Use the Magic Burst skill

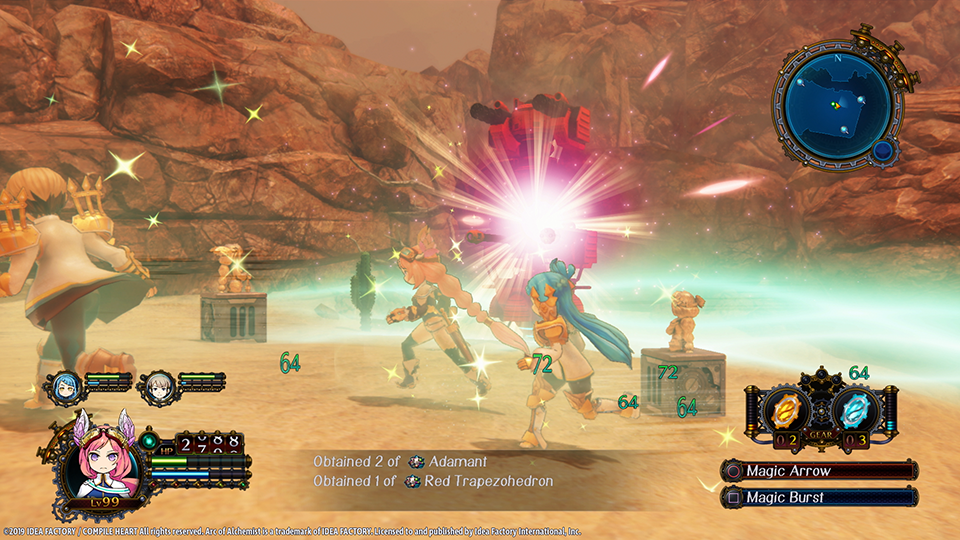[819, 496]
